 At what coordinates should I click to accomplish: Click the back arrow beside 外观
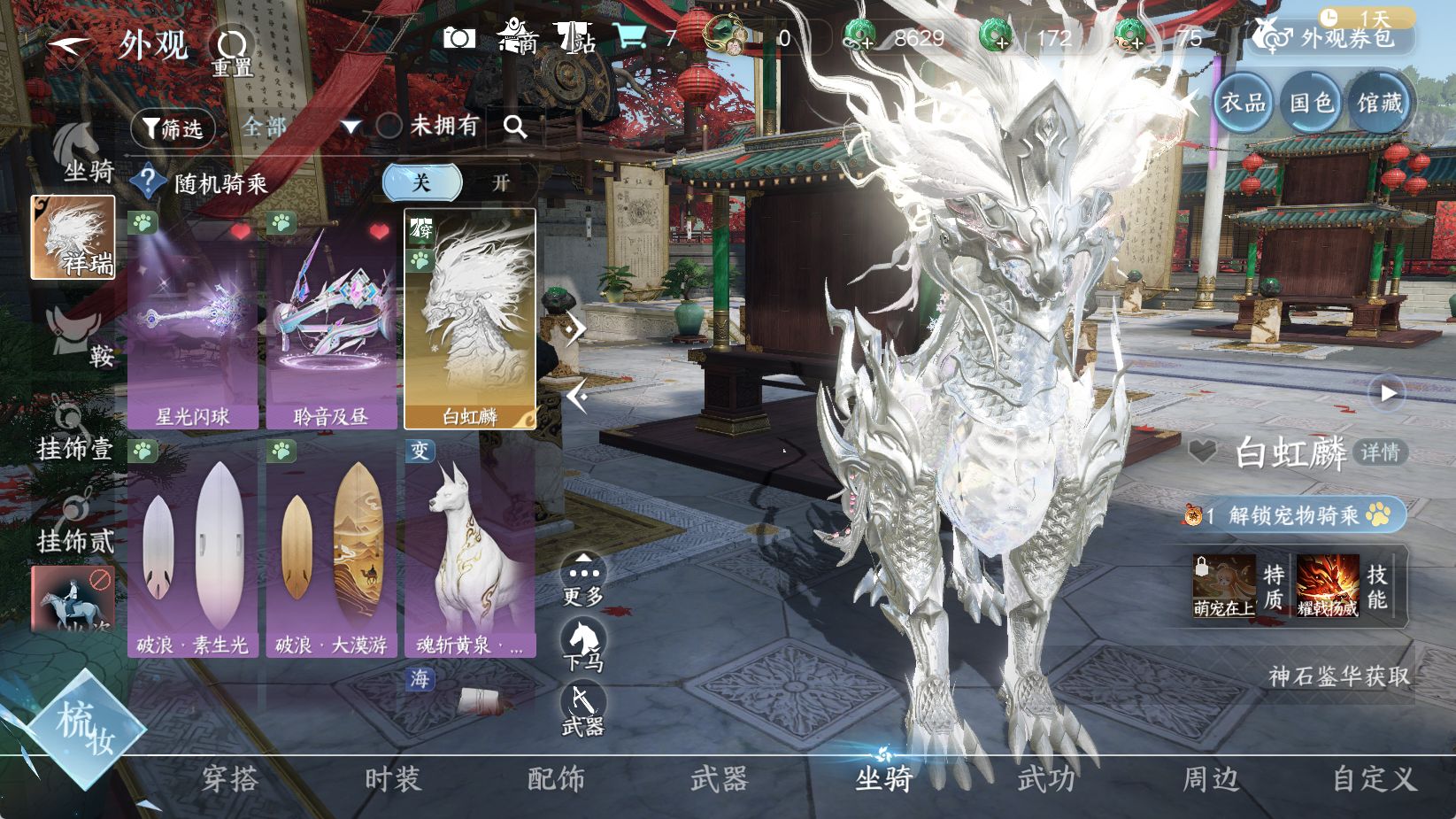pyautogui.click(x=68, y=44)
